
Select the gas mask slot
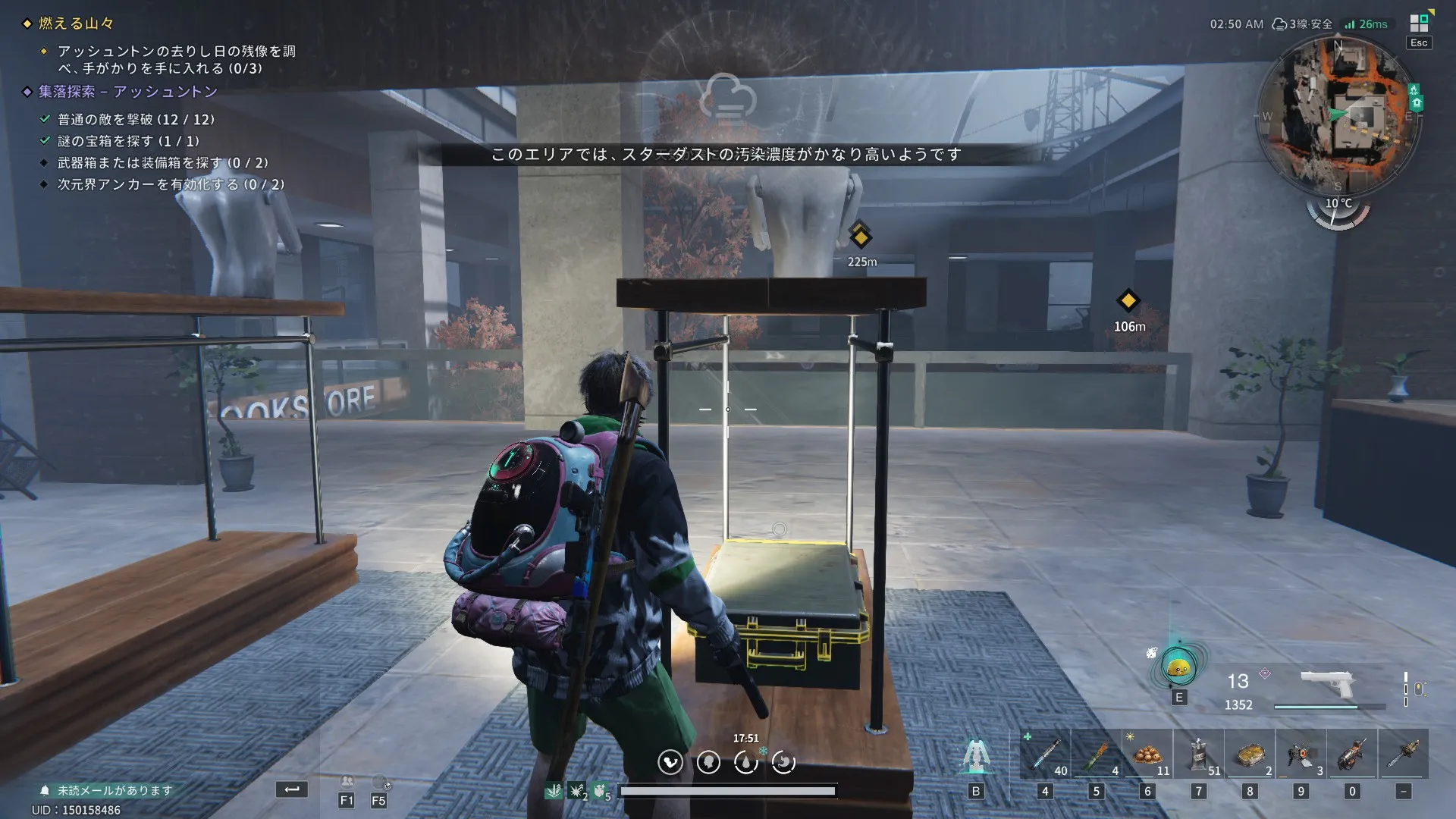[1301, 755]
